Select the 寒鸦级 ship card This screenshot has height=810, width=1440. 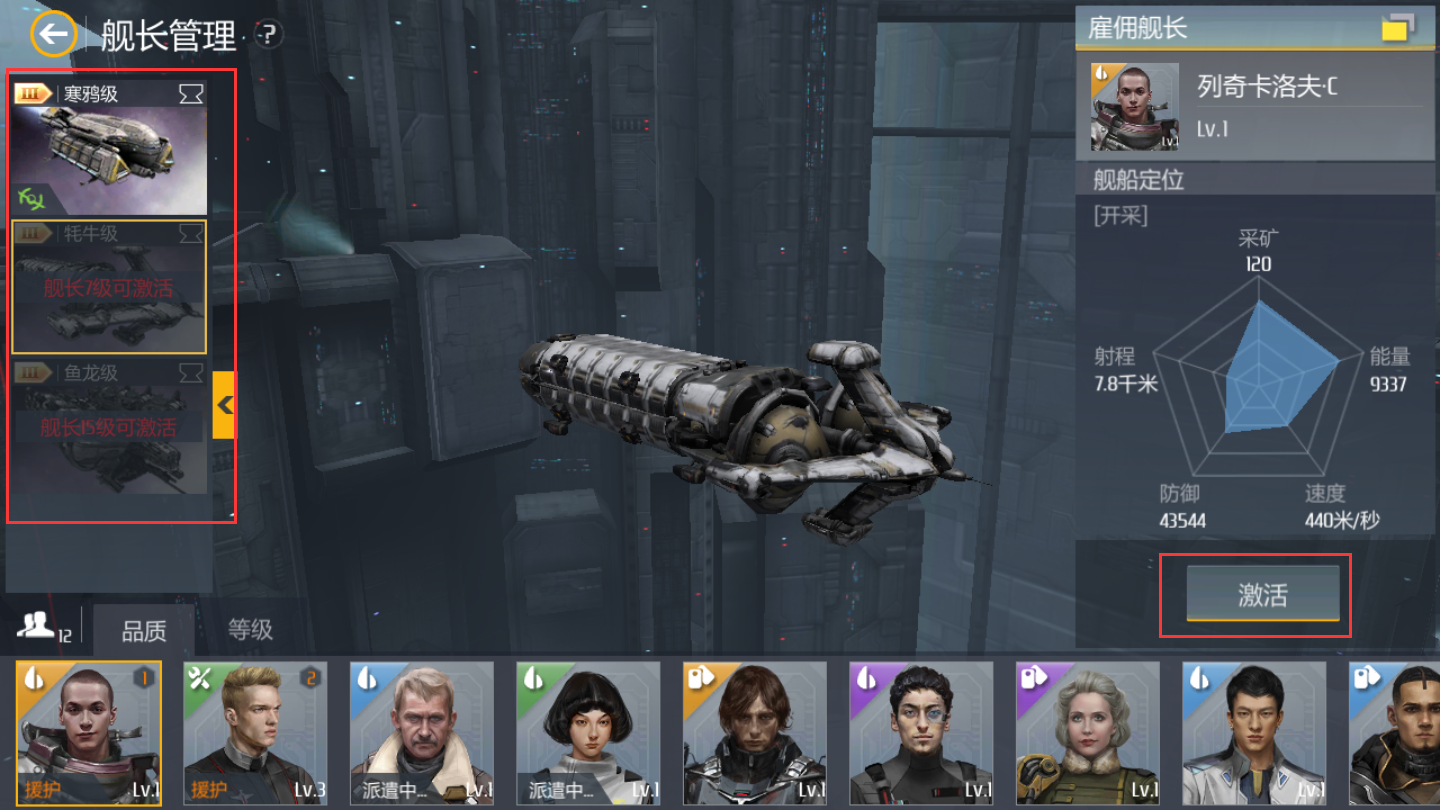(110, 148)
